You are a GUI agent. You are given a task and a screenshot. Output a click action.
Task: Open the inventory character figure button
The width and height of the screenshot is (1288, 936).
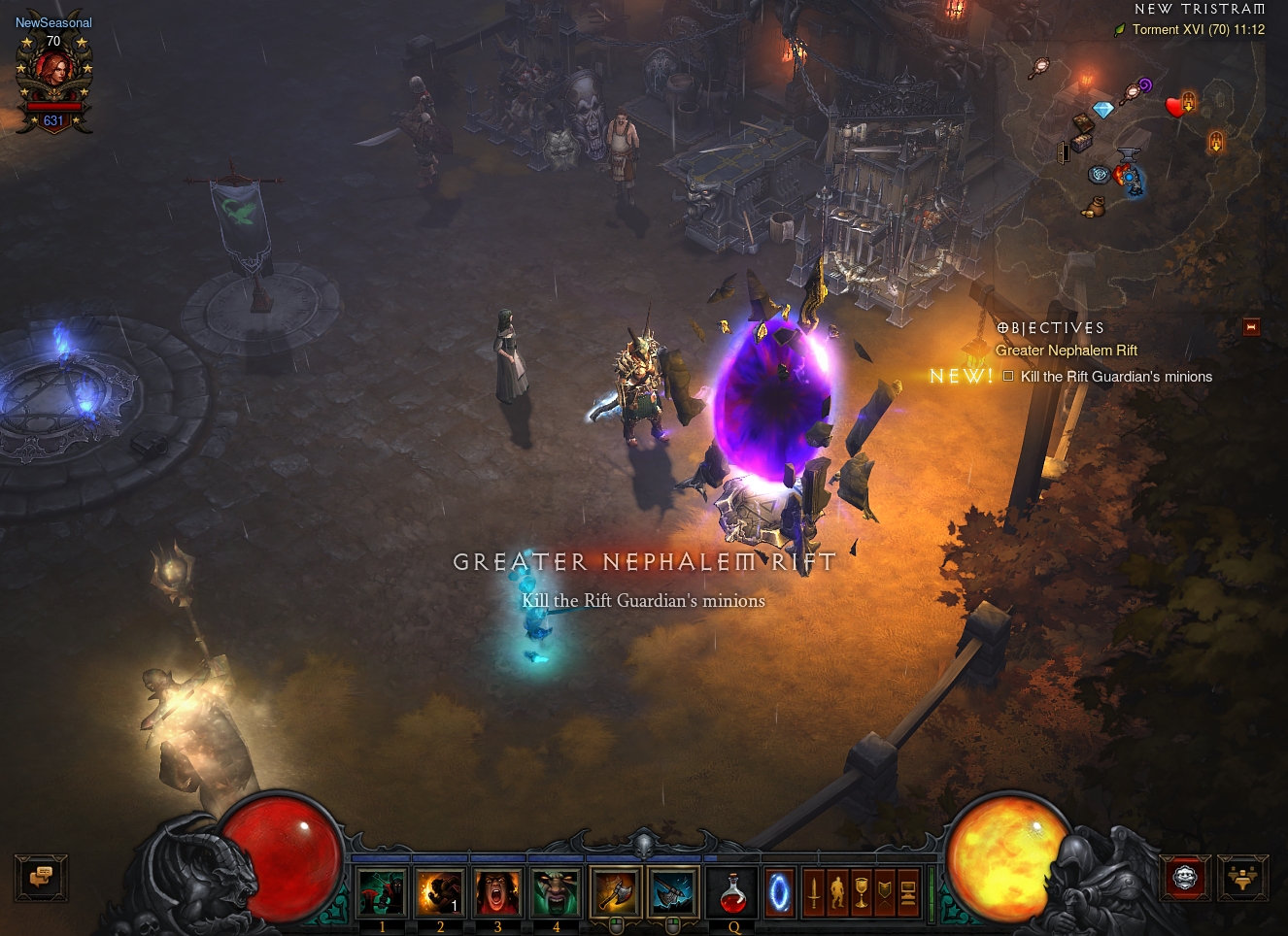tap(837, 892)
